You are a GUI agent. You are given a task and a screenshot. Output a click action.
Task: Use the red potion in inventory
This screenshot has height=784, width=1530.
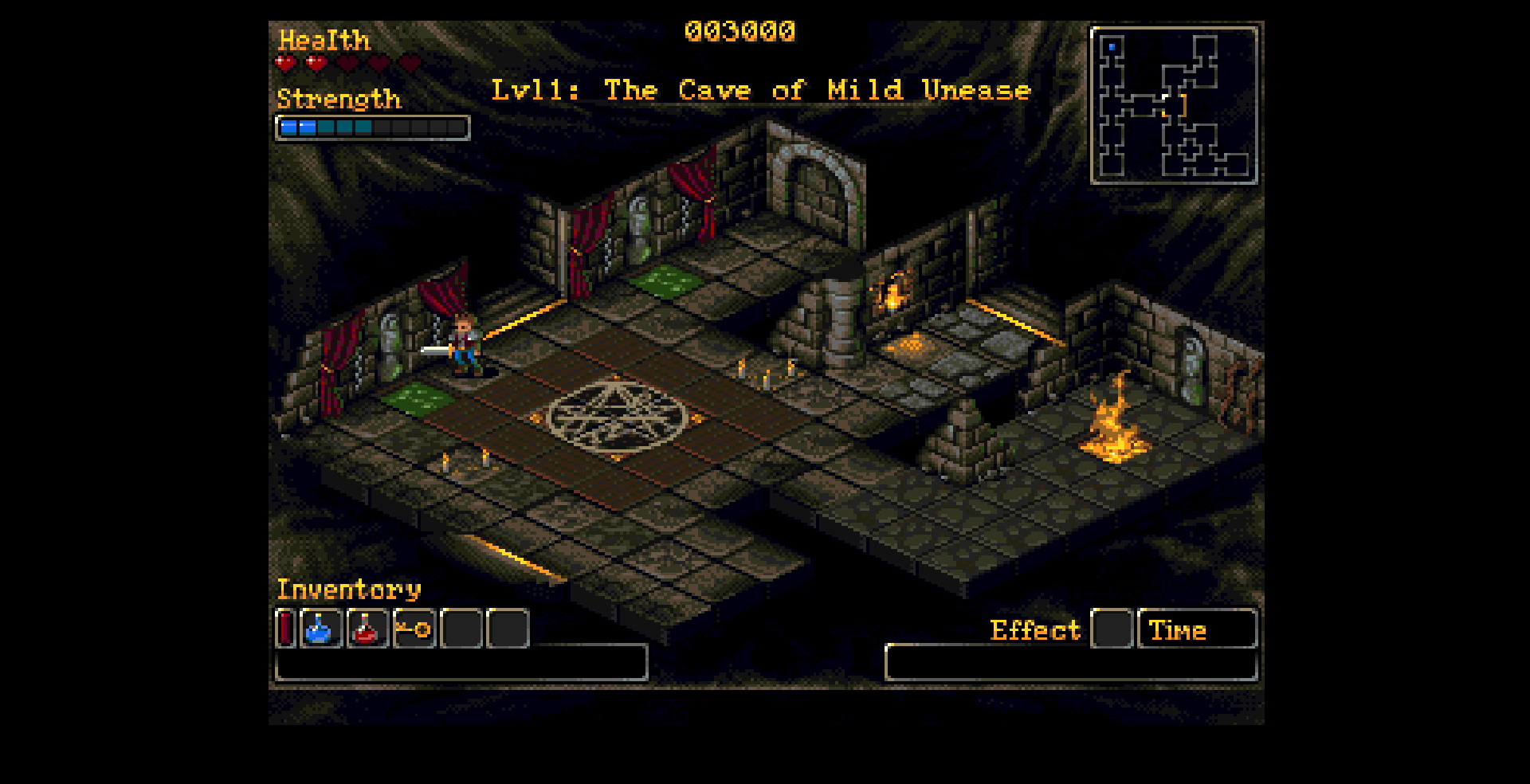tap(367, 629)
